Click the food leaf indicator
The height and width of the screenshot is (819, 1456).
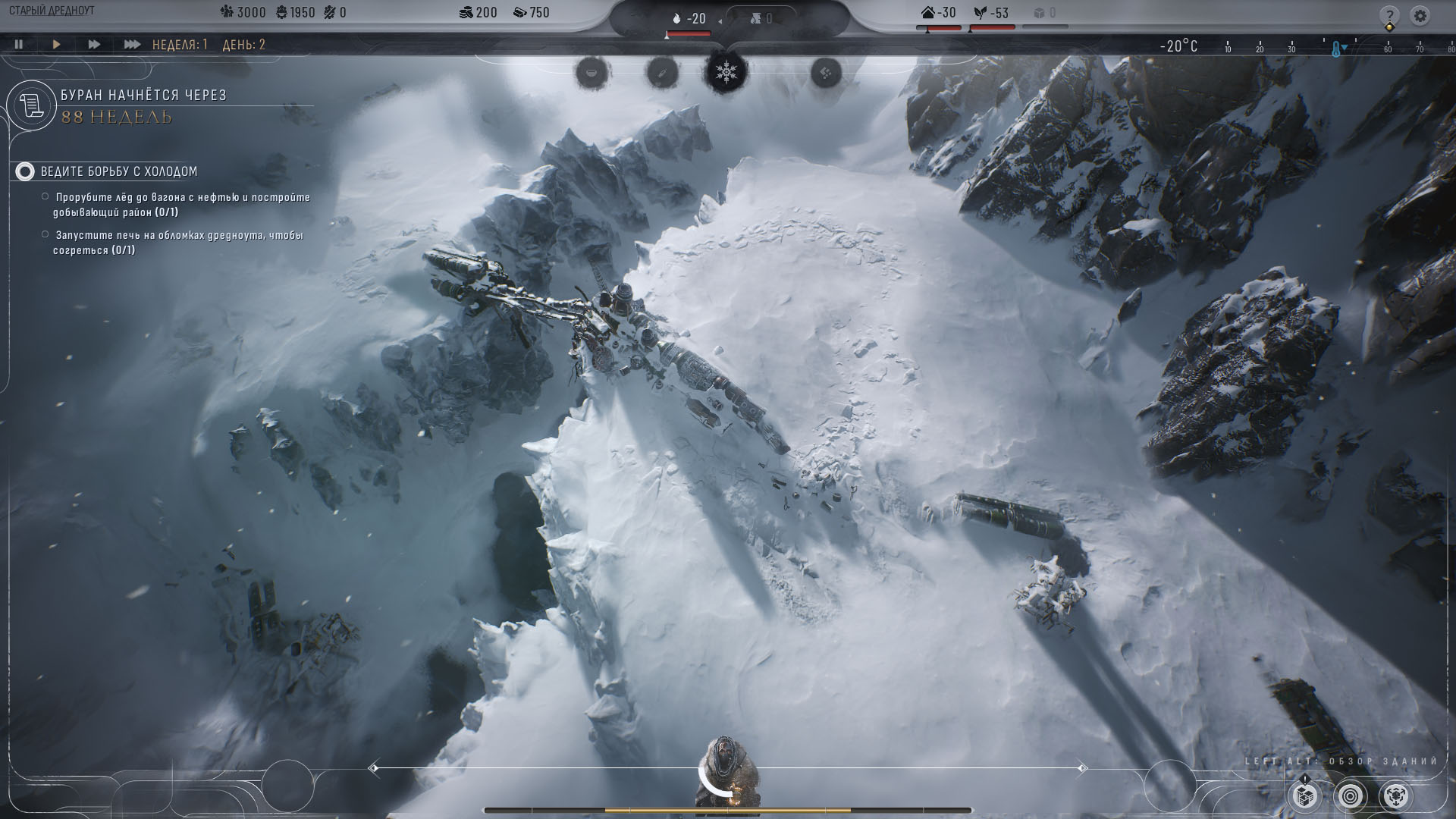(992, 13)
